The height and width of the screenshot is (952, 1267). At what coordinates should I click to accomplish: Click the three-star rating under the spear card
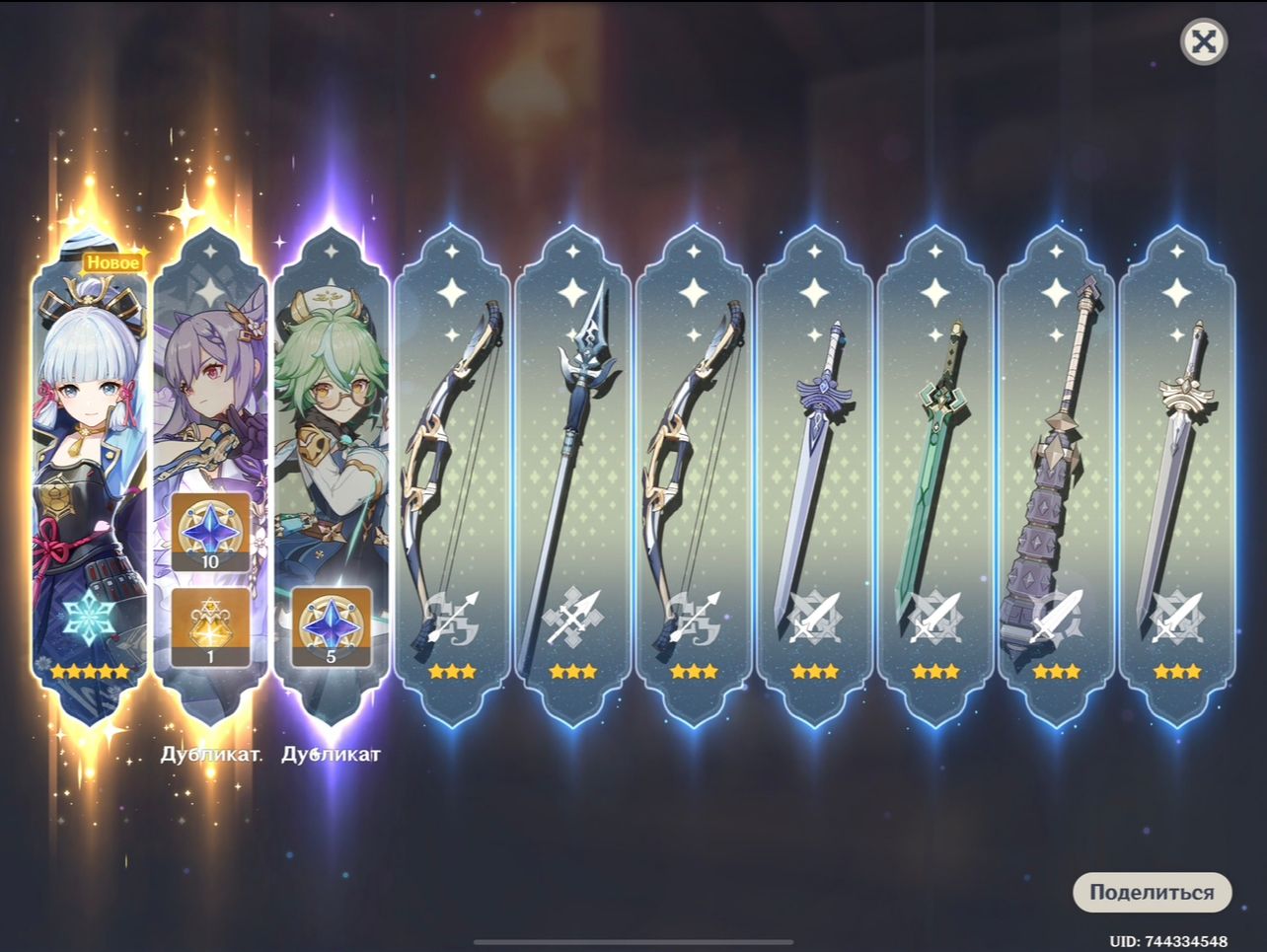click(572, 671)
